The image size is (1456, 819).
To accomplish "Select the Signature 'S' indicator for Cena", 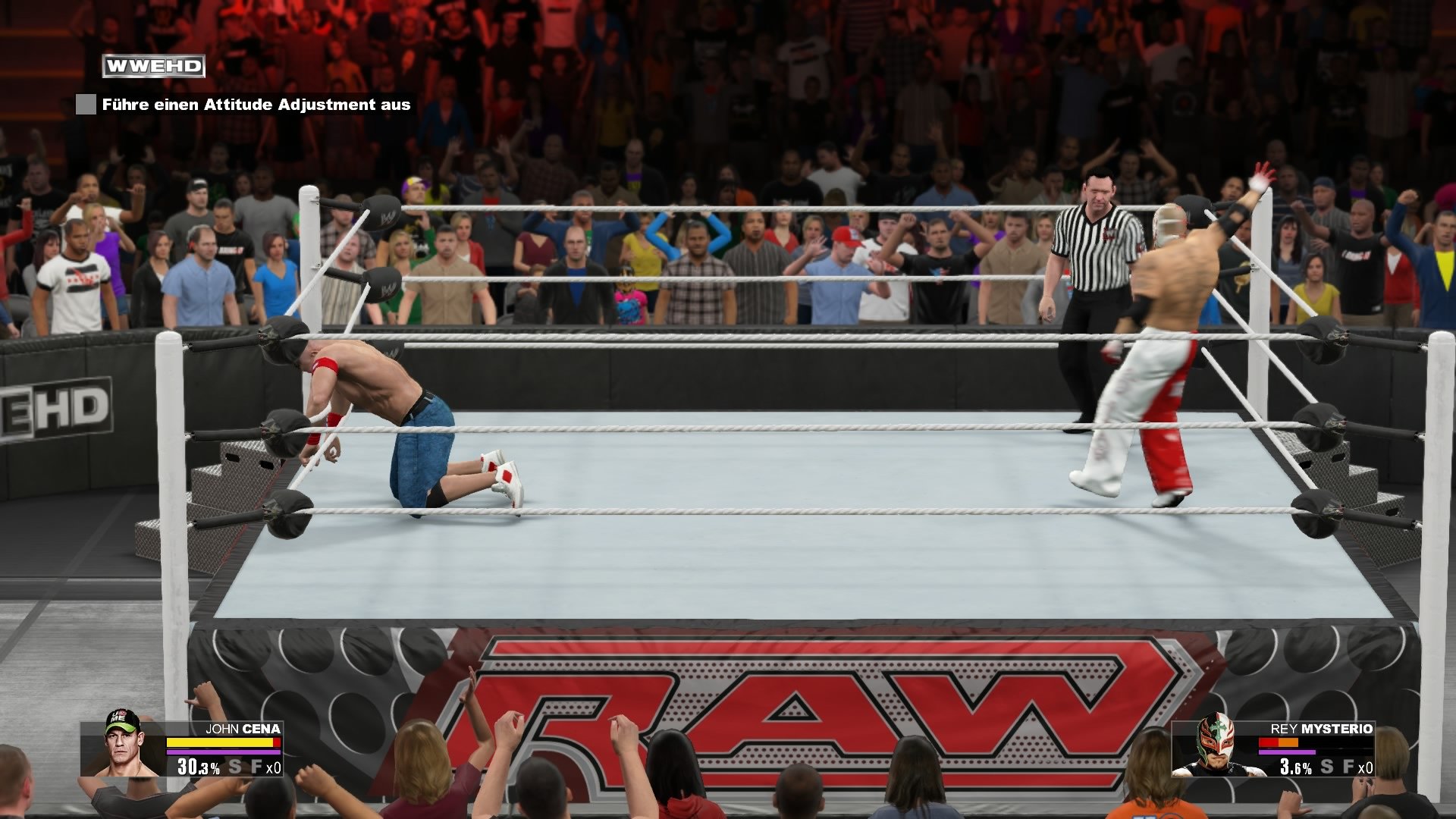I will coord(235,766).
